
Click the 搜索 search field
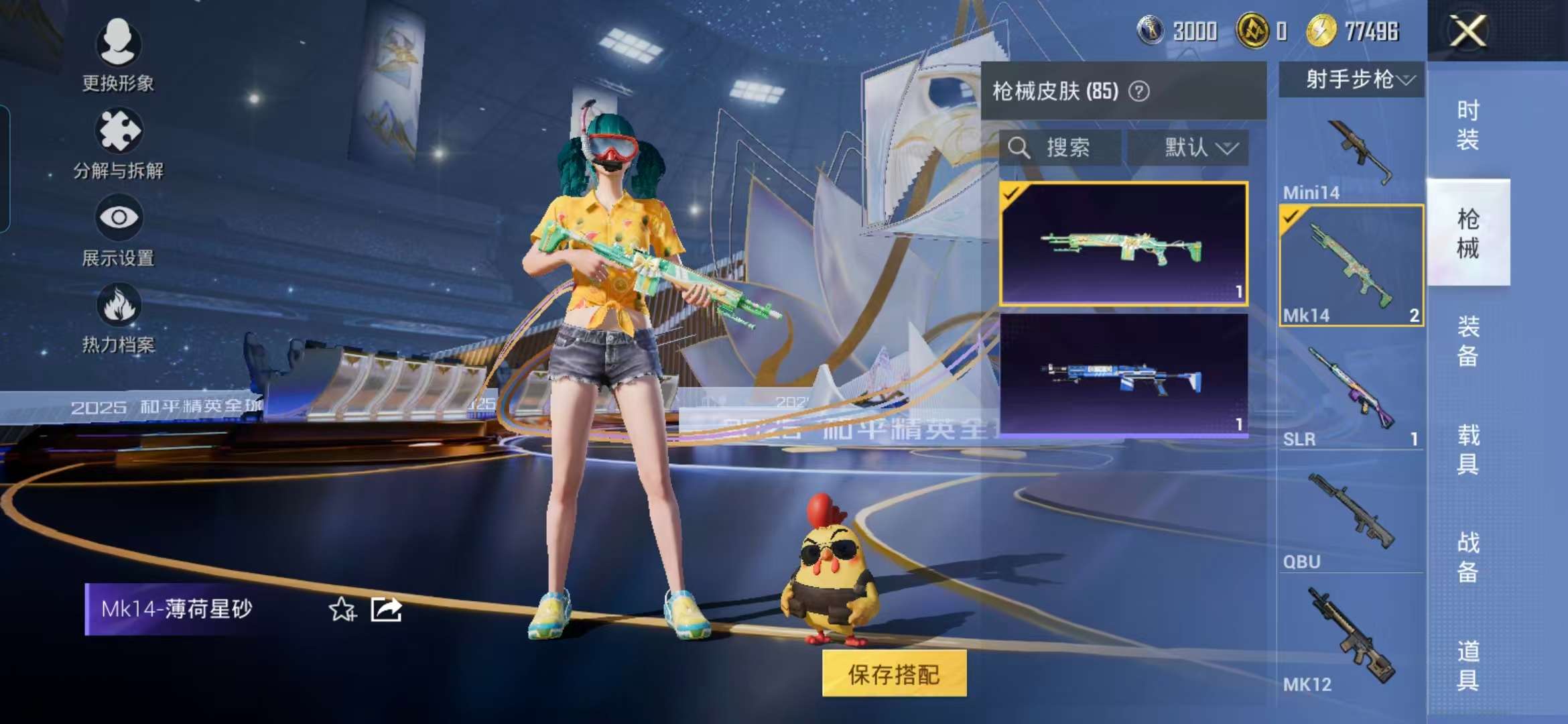(x=1060, y=147)
